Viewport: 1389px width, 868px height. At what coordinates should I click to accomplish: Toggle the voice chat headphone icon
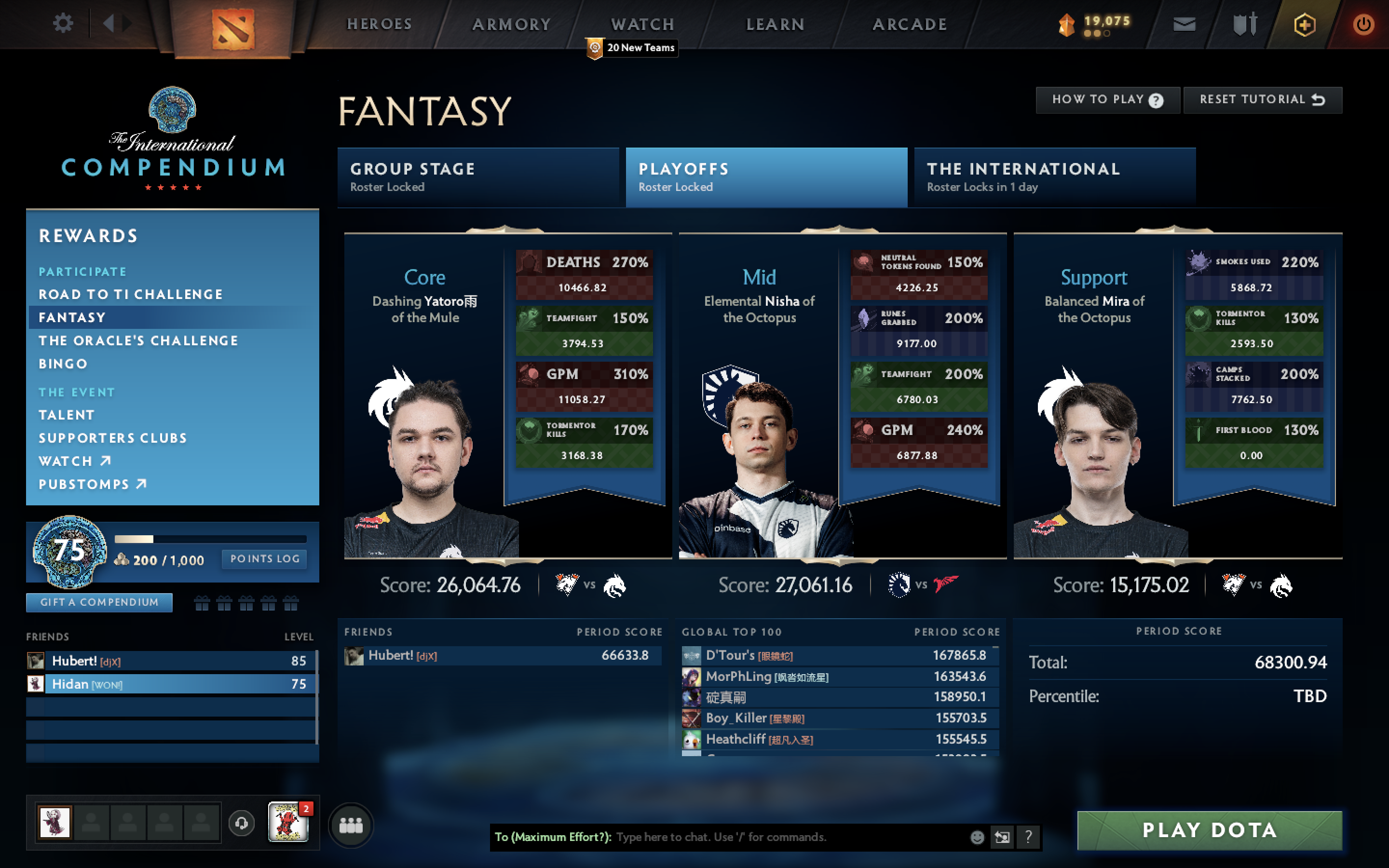pos(241,823)
